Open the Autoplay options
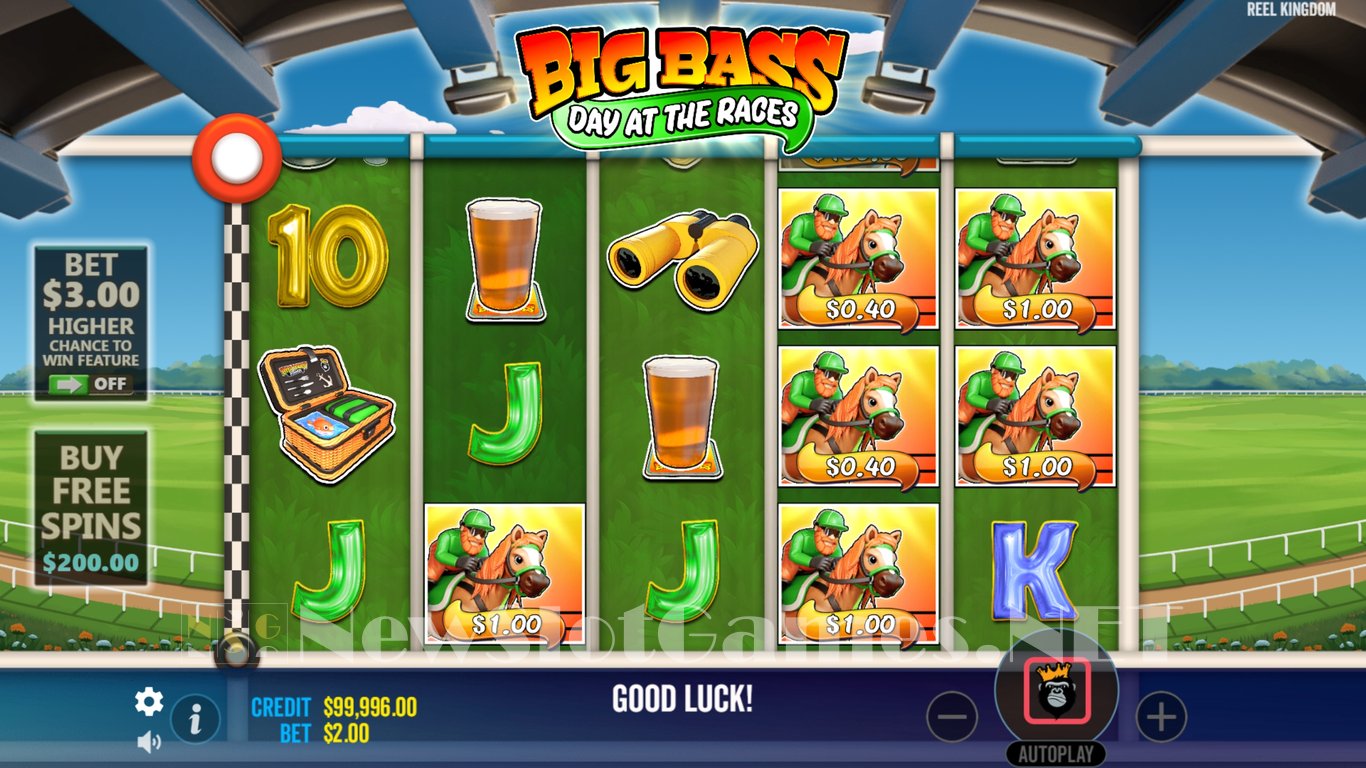The image size is (1366, 768). pyautogui.click(x=1056, y=754)
